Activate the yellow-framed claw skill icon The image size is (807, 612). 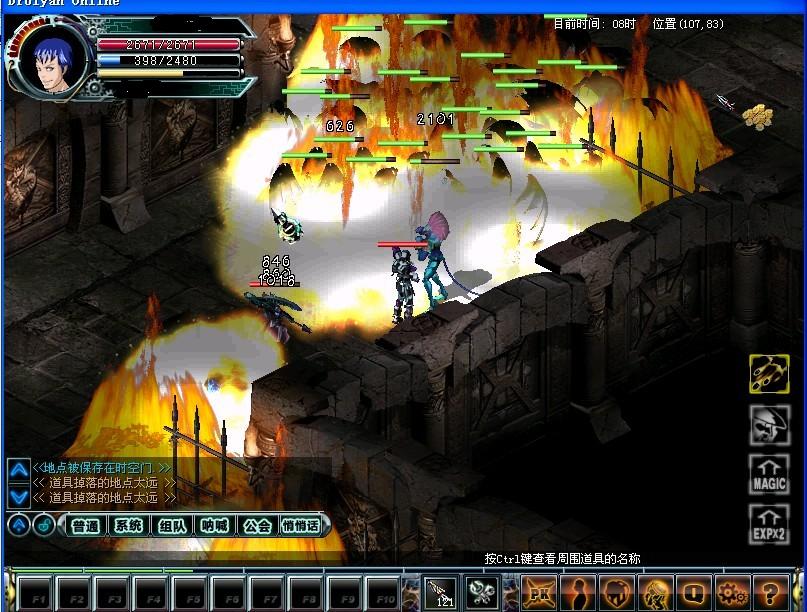tap(769, 374)
